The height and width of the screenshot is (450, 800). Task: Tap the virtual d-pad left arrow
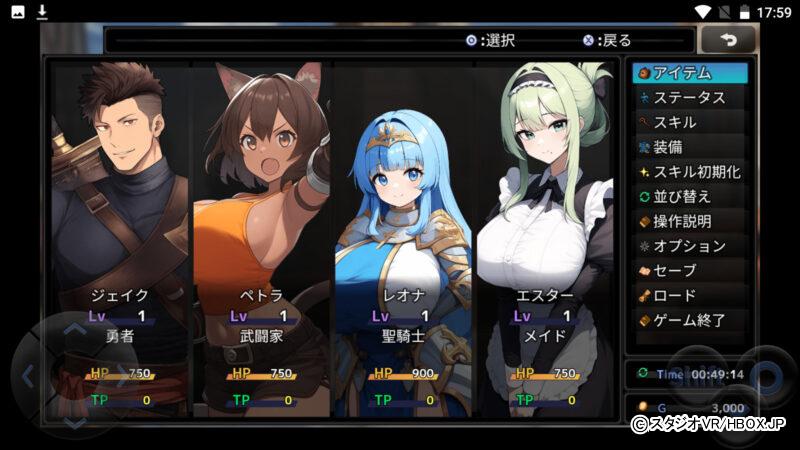pos(28,376)
